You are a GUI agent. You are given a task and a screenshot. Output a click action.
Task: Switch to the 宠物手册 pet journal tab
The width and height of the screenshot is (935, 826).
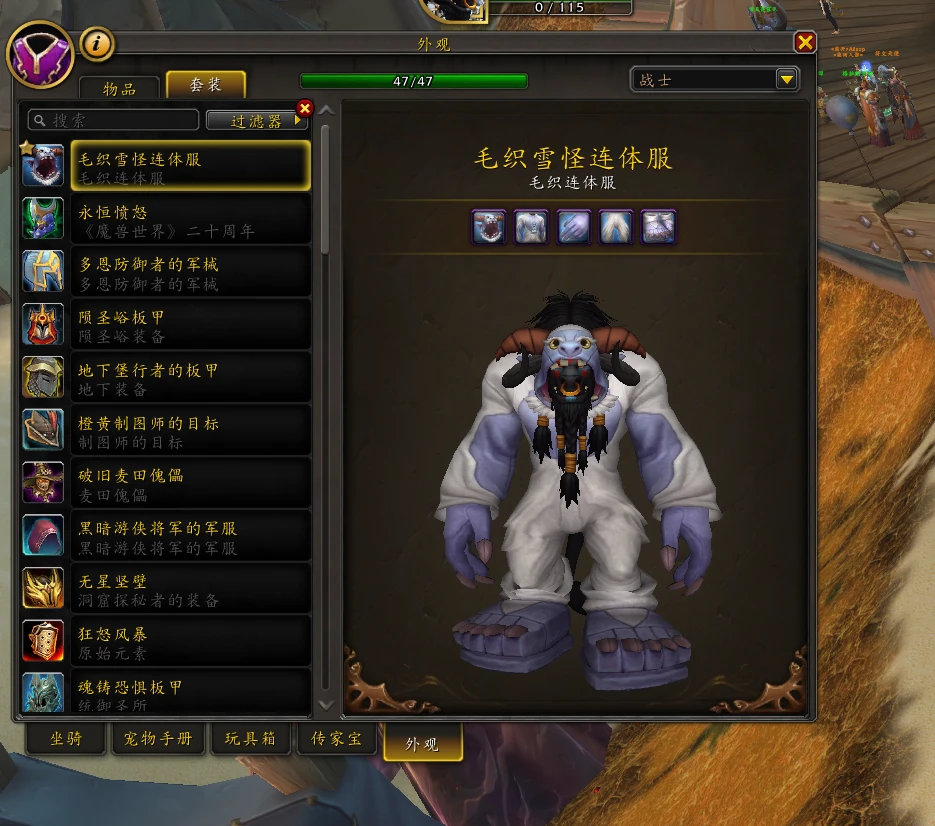(x=158, y=740)
